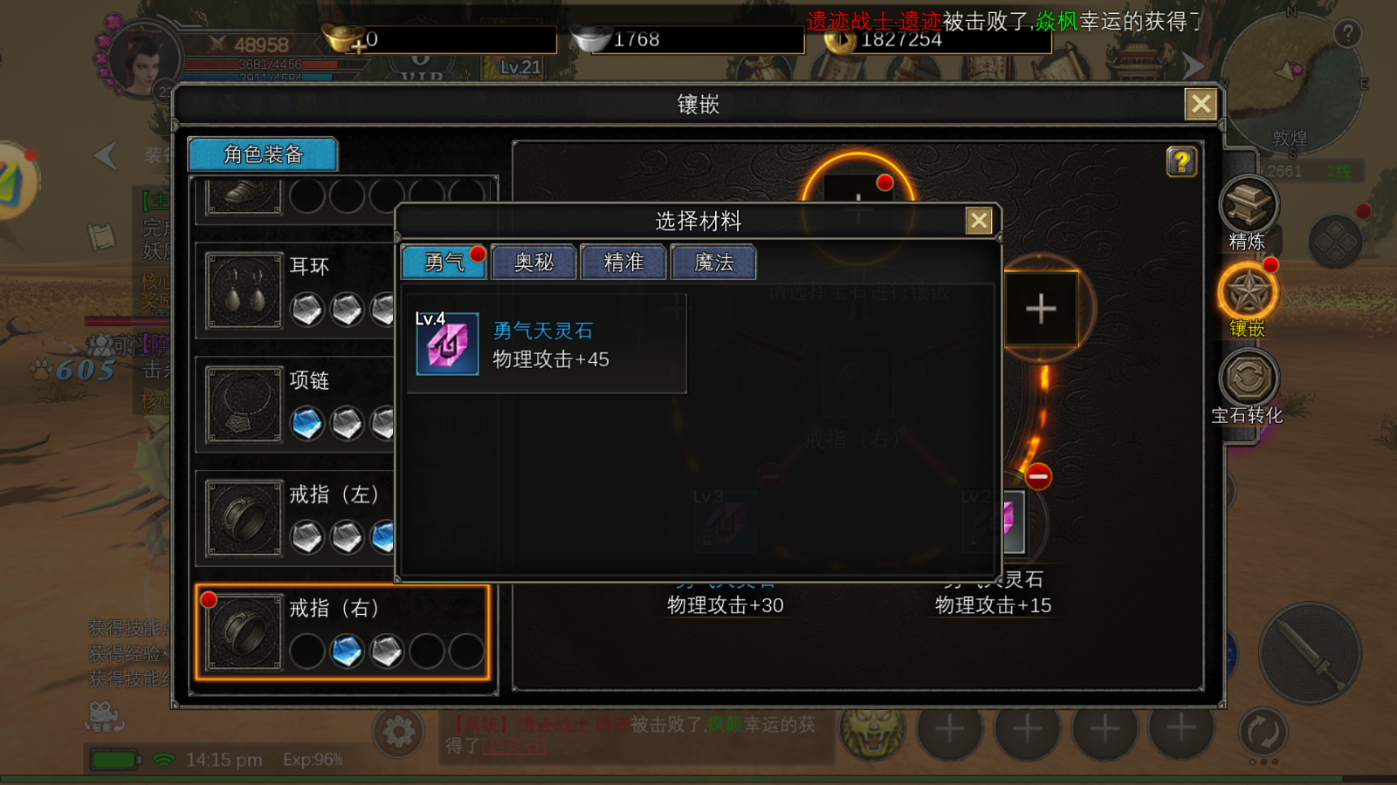The width and height of the screenshot is (1397, 785).
Task: Open the 精准 material tab
Action: coord(623,262)
